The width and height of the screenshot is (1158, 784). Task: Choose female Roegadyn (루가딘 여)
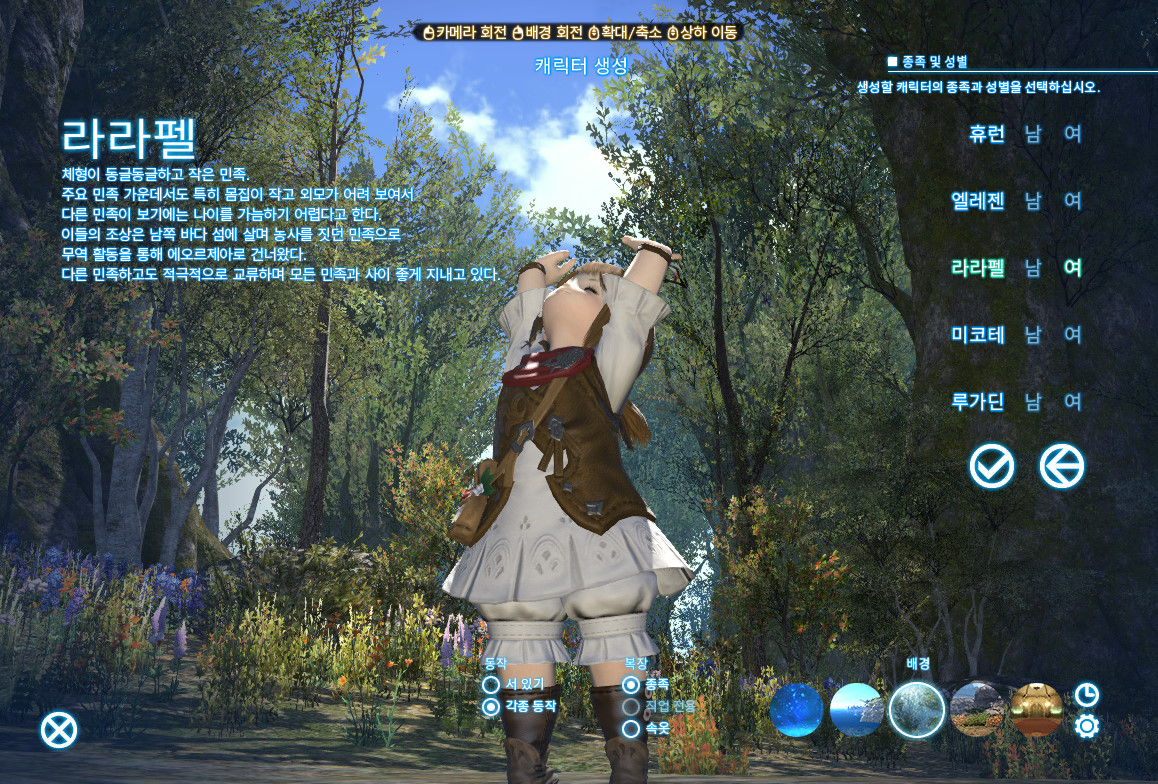1073,402
